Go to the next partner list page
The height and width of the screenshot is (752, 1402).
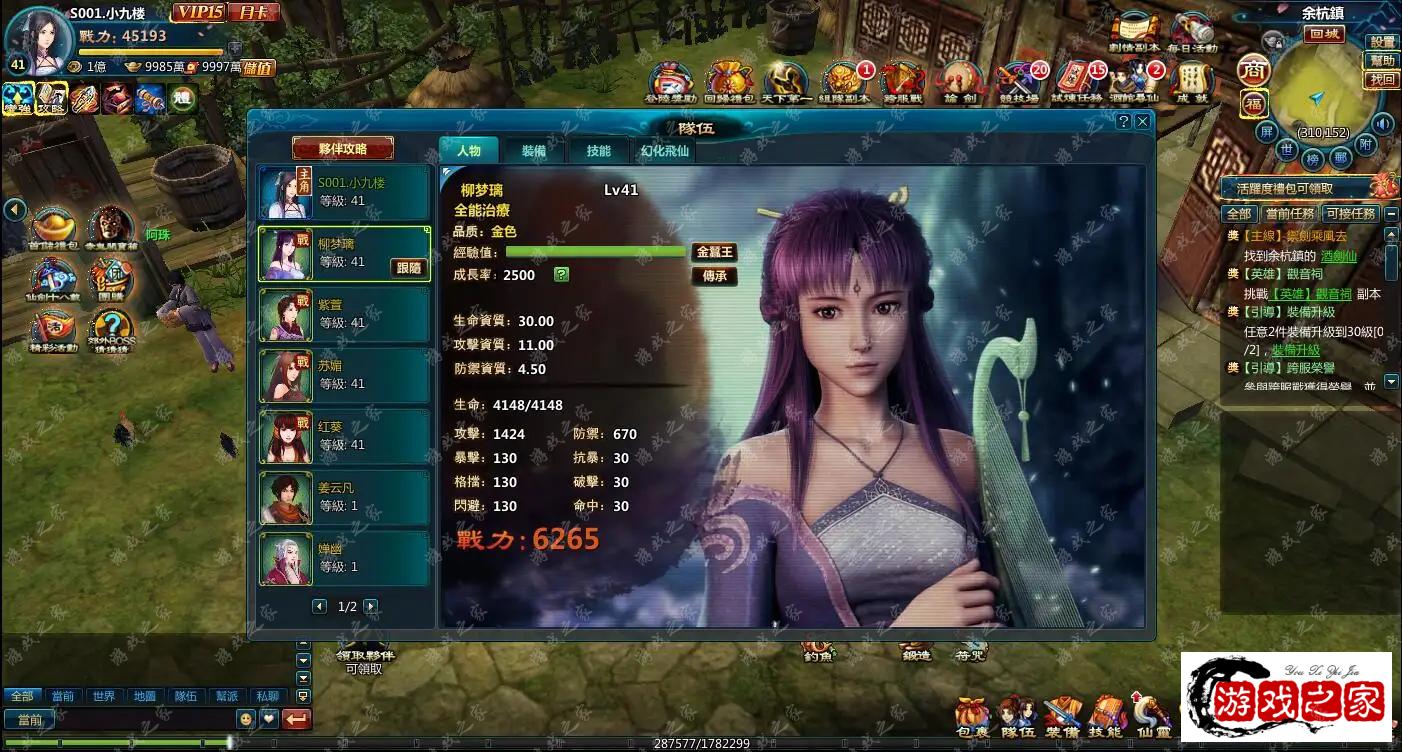pos(371,606)
